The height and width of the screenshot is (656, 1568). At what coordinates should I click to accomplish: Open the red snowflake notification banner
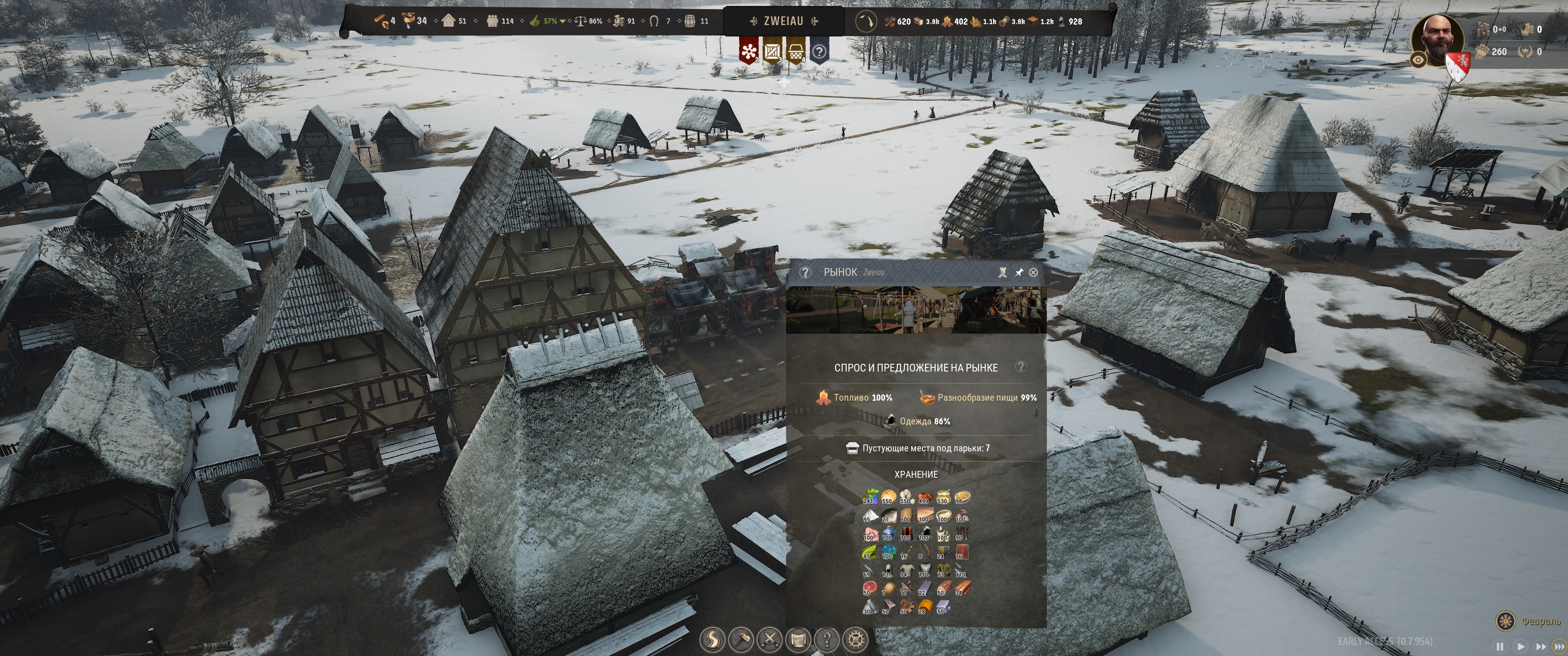tap(748, 51)
